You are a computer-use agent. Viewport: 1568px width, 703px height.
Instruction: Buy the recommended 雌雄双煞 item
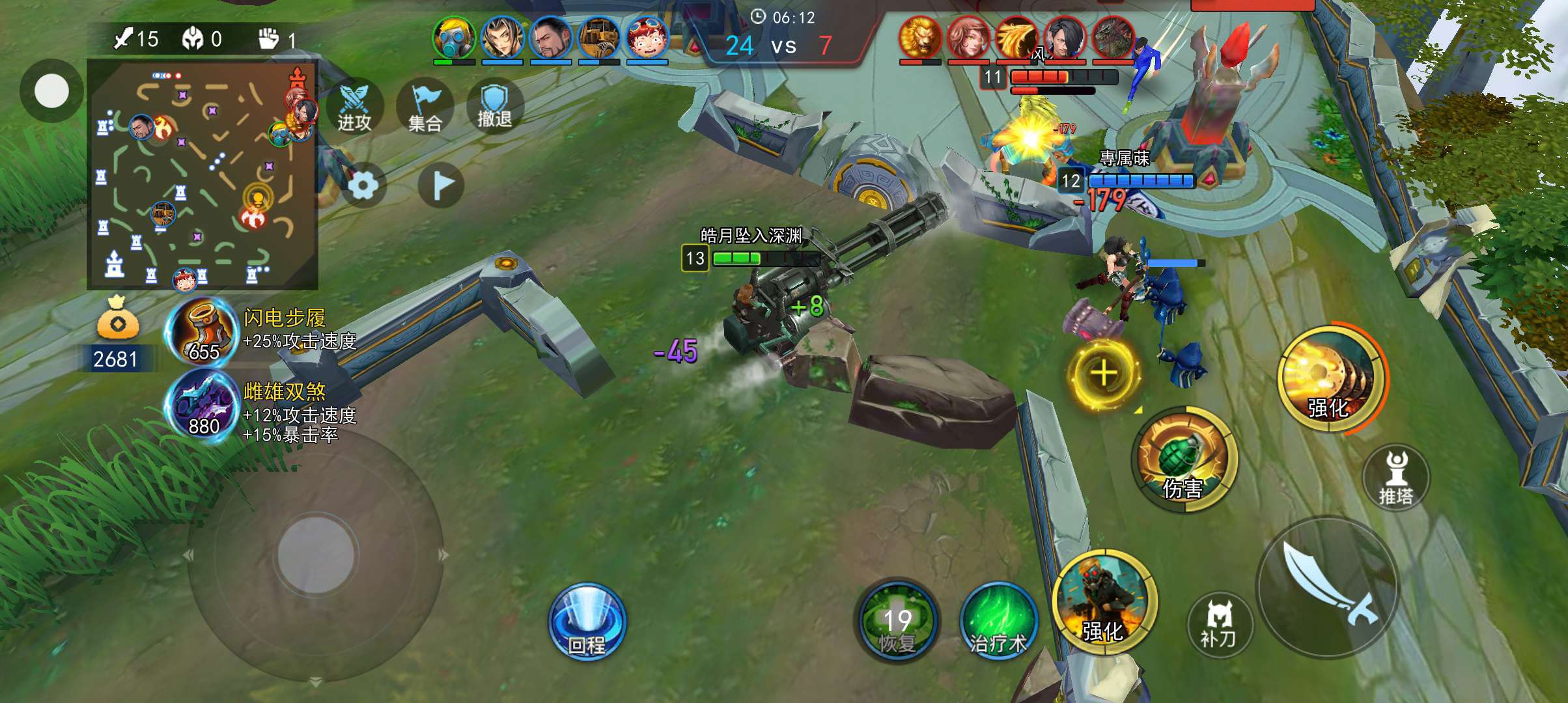tap(203, 408)
